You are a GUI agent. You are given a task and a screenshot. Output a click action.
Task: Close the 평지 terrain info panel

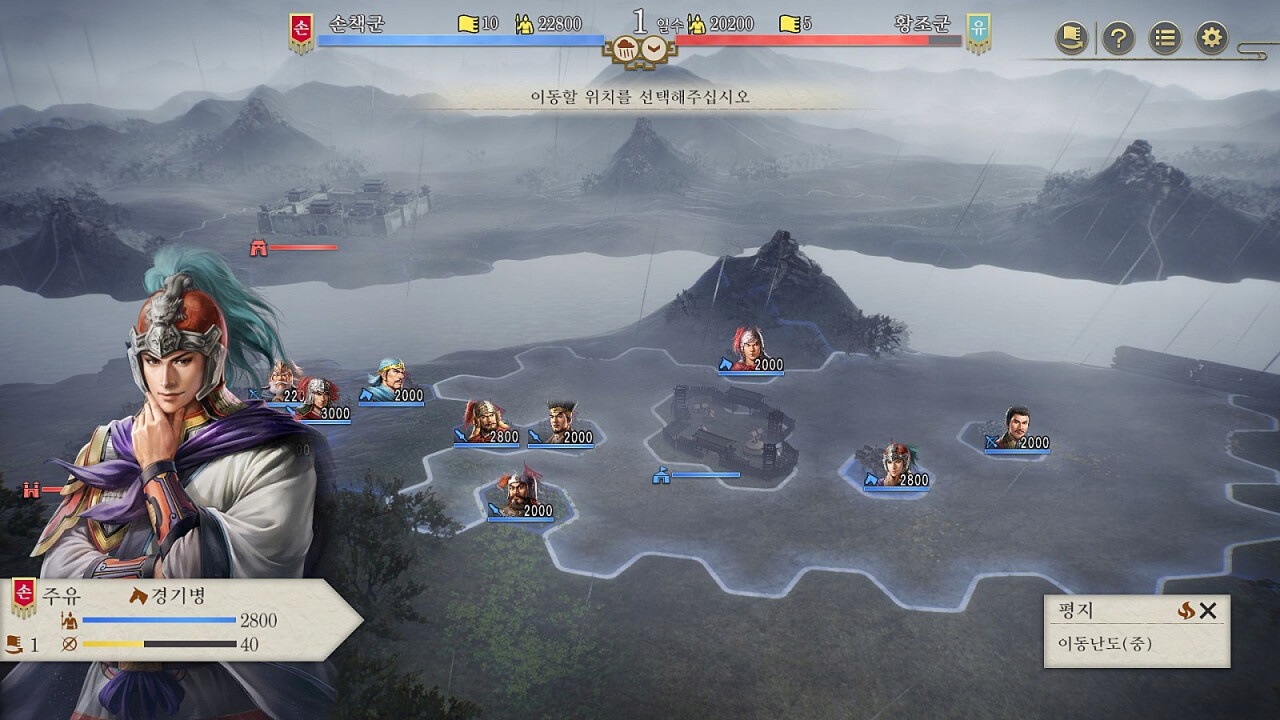point(1208,611)
